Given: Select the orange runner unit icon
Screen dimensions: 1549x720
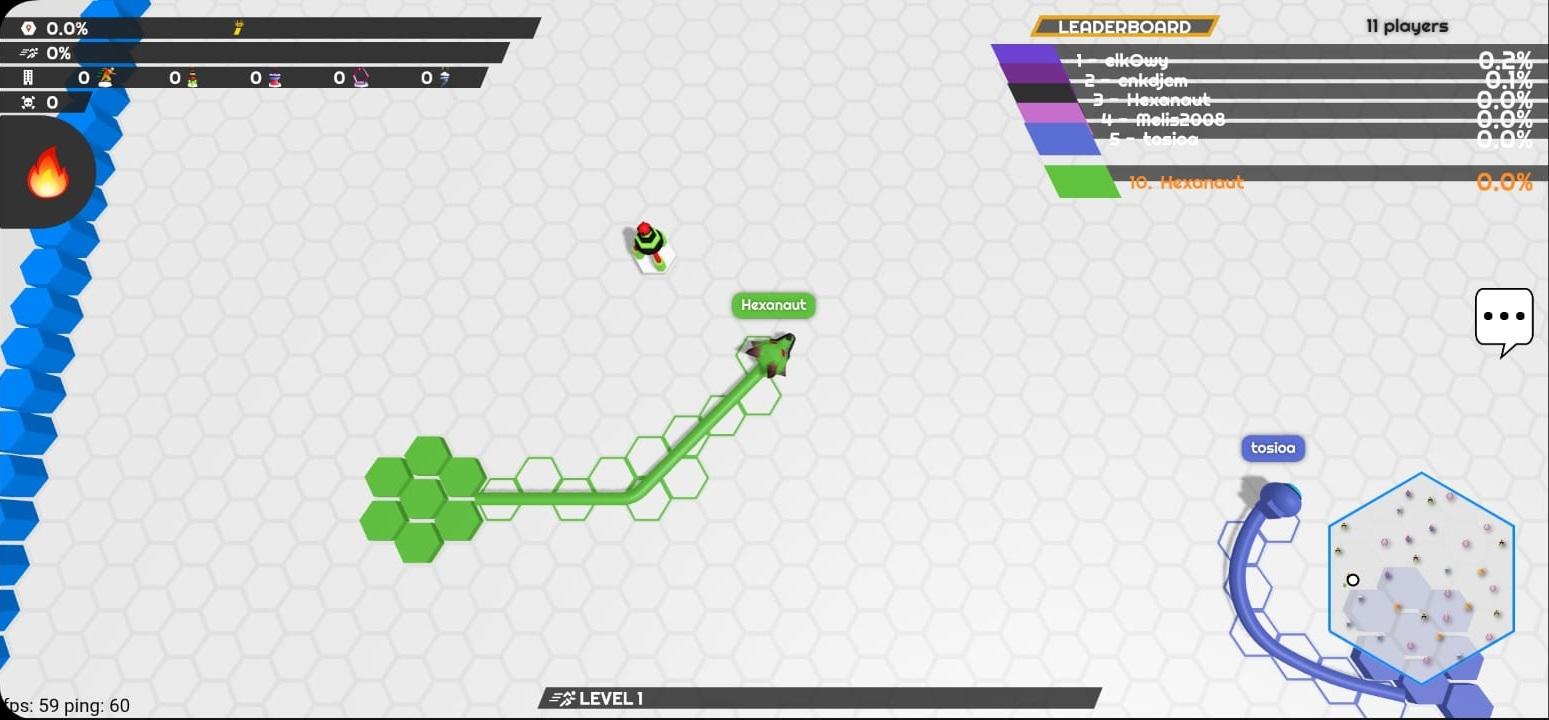Looking at the screenshot, I should 107,77.
